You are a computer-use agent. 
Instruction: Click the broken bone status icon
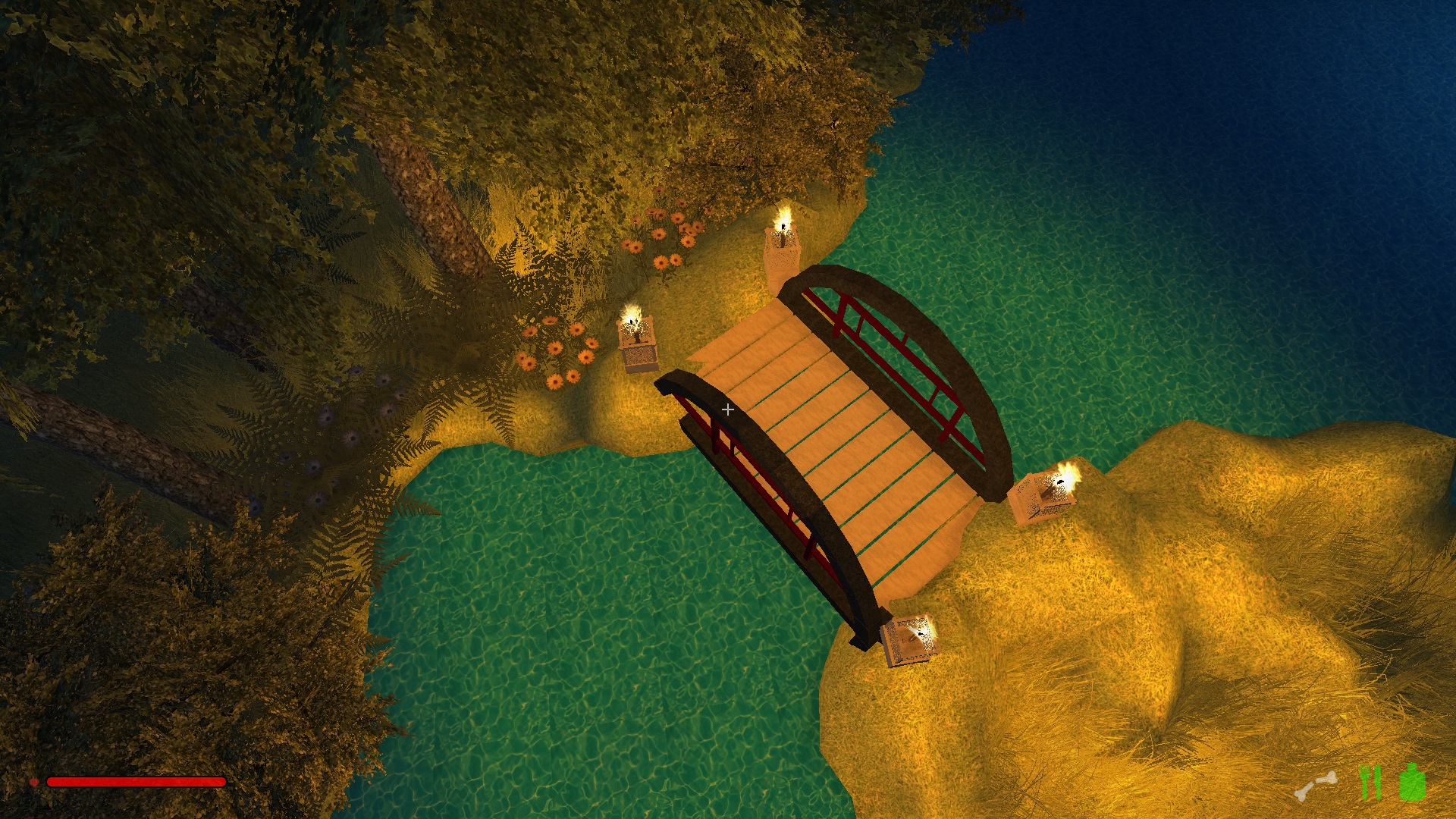(1316, 786)
